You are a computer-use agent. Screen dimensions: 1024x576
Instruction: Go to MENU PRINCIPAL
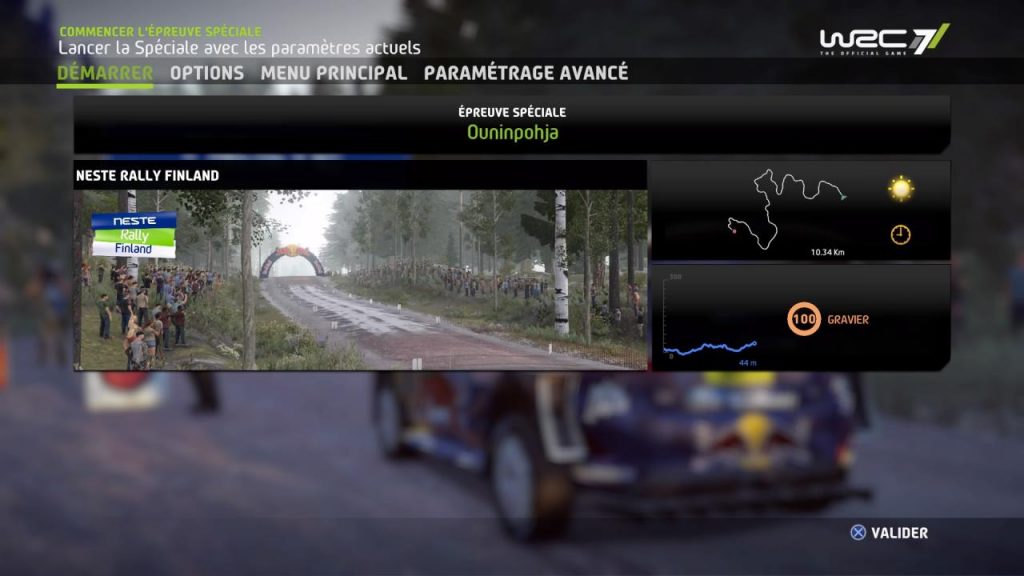[x=334, y=73]
